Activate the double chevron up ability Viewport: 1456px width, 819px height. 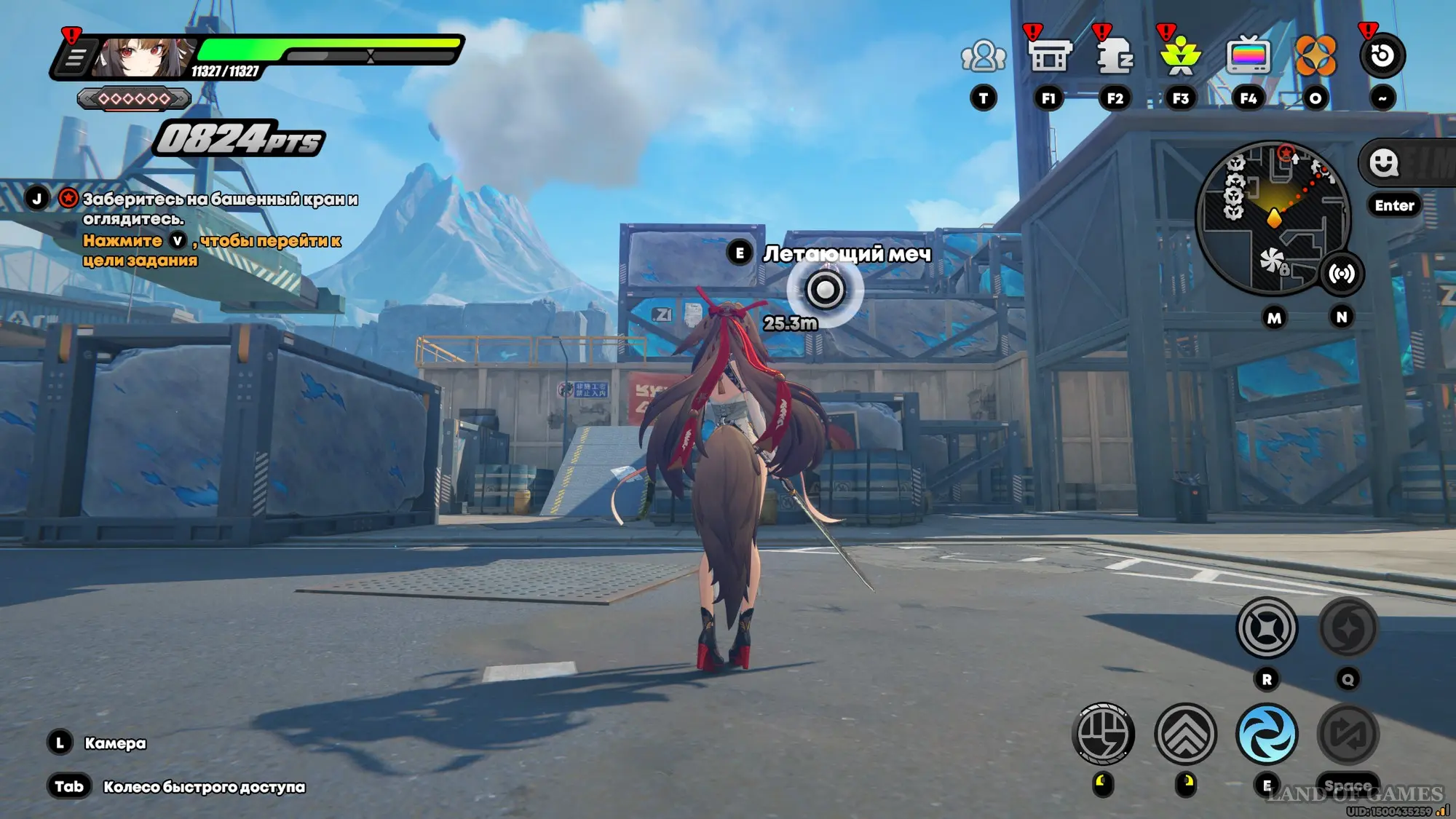coord(1185,734)
